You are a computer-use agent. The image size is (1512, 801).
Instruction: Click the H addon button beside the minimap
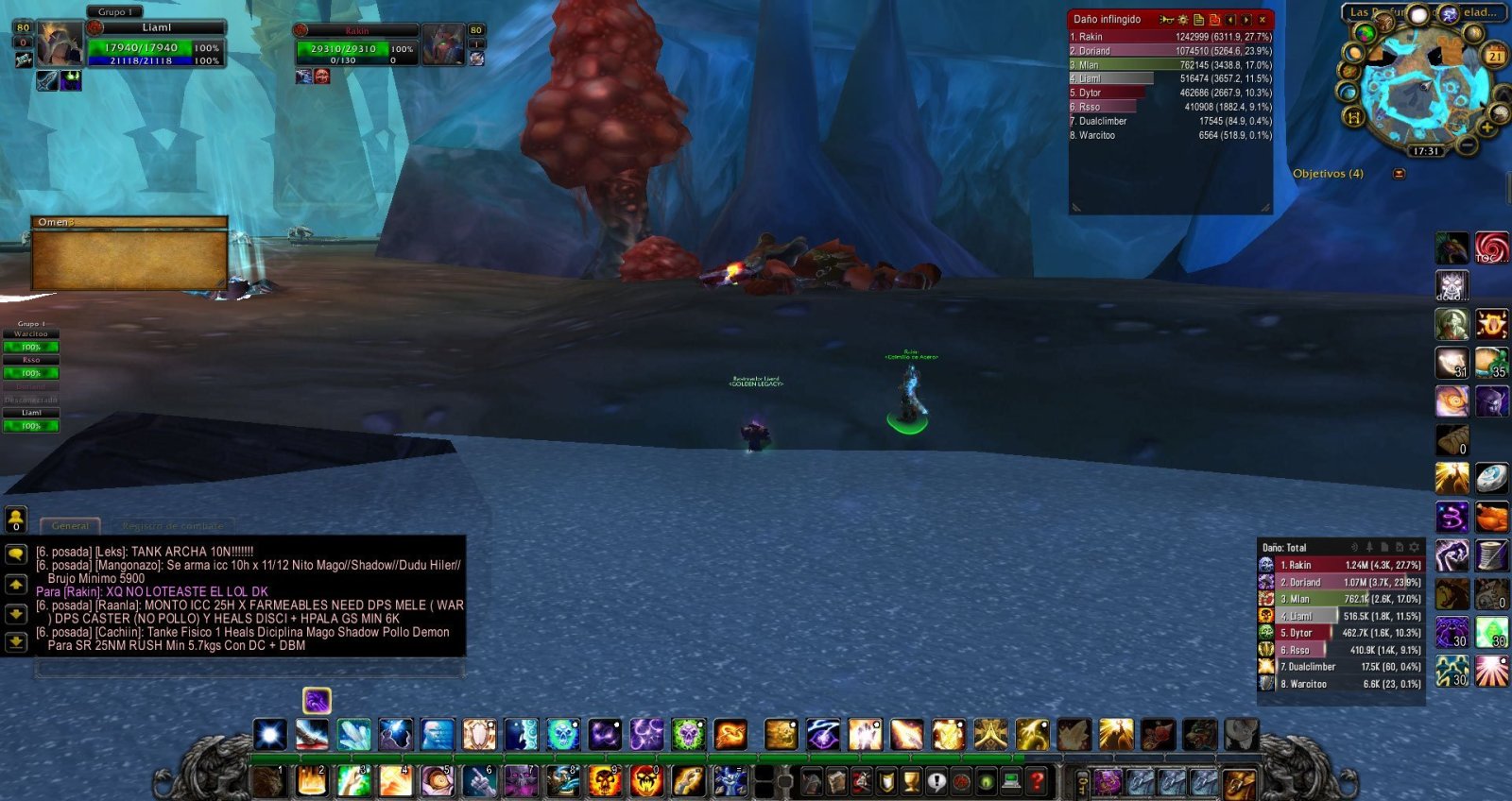pos(1353,115)
